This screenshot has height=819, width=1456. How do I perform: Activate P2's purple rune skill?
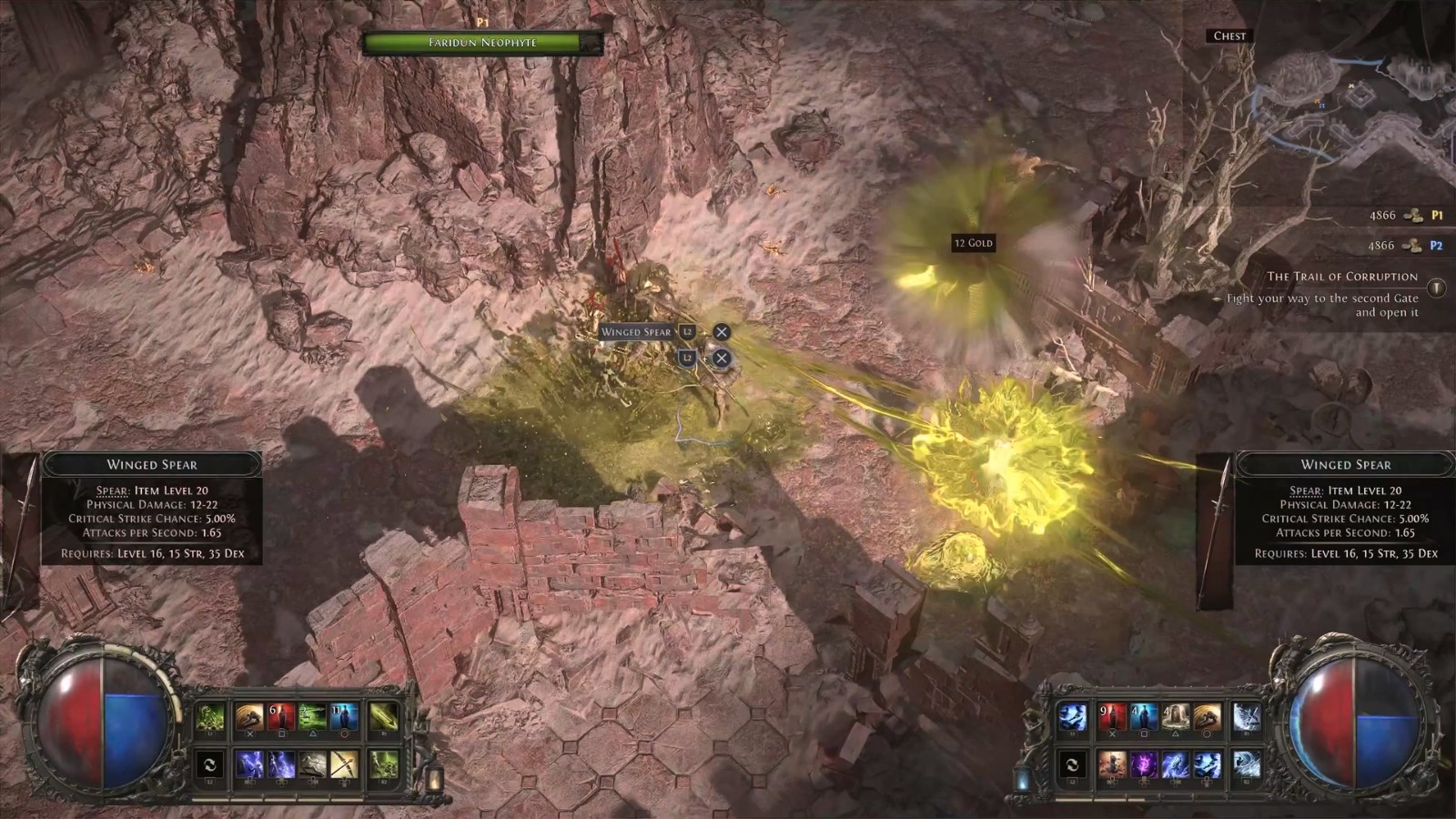pos(1144,765)
